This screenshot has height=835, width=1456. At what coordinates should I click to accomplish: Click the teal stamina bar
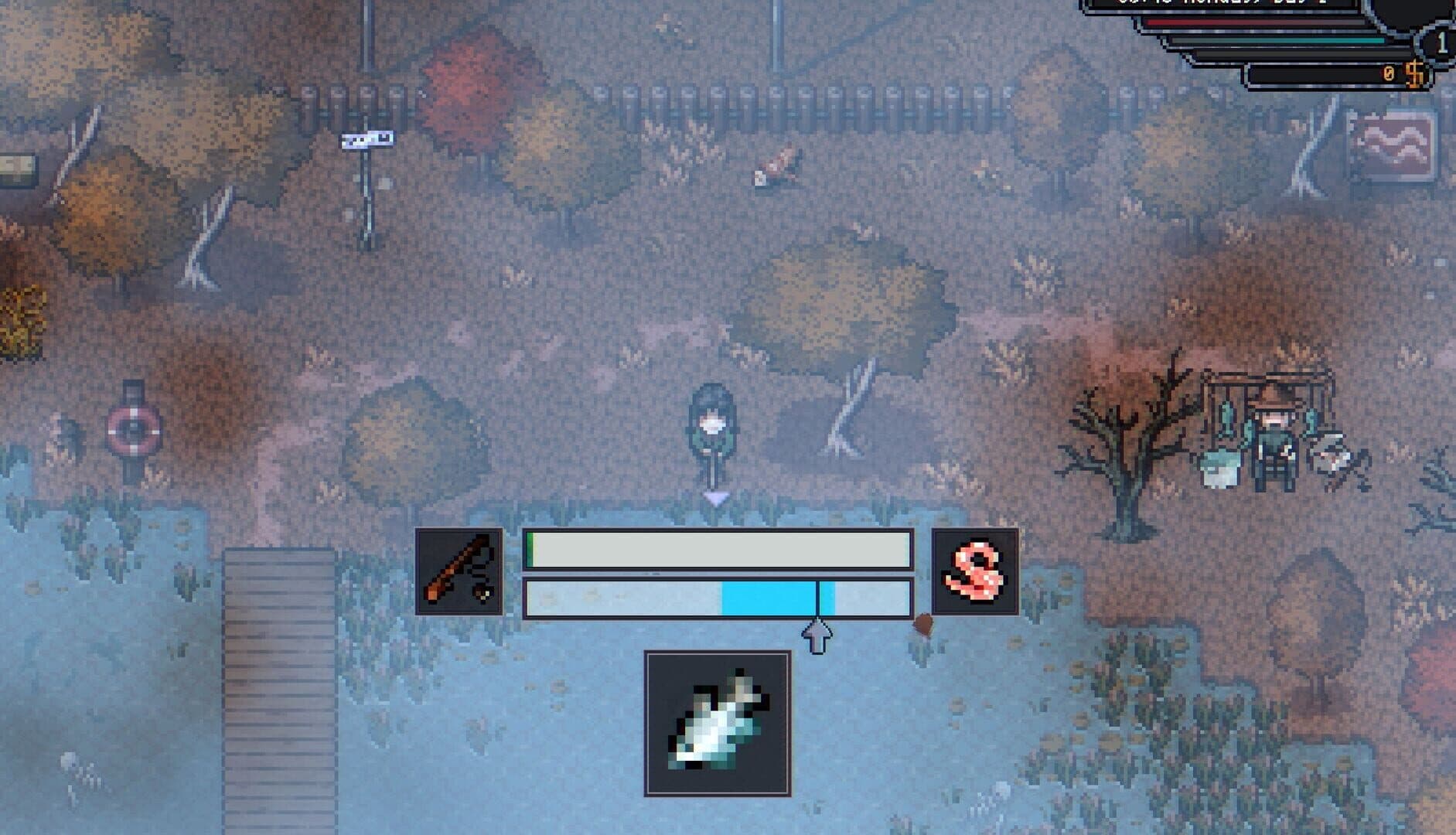[x=1280, y=41]
